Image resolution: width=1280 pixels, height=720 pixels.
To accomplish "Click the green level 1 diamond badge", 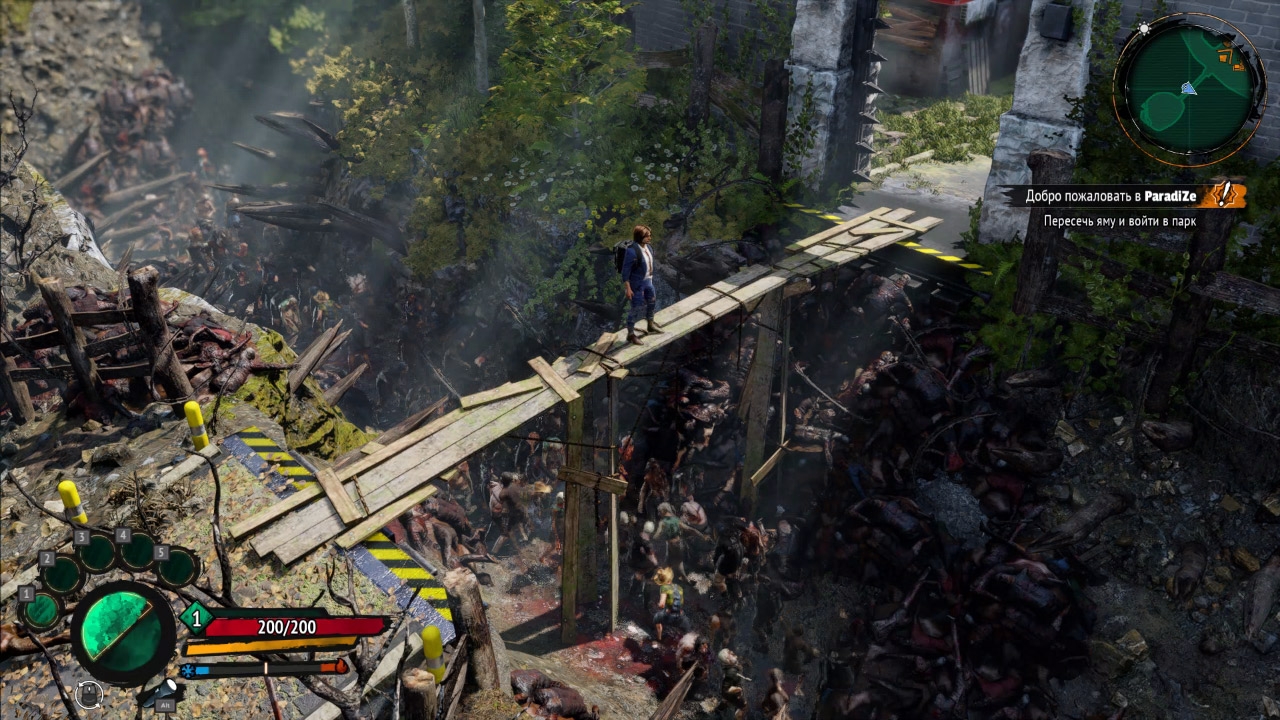I will pyautogui.click(x=196, y=619).
